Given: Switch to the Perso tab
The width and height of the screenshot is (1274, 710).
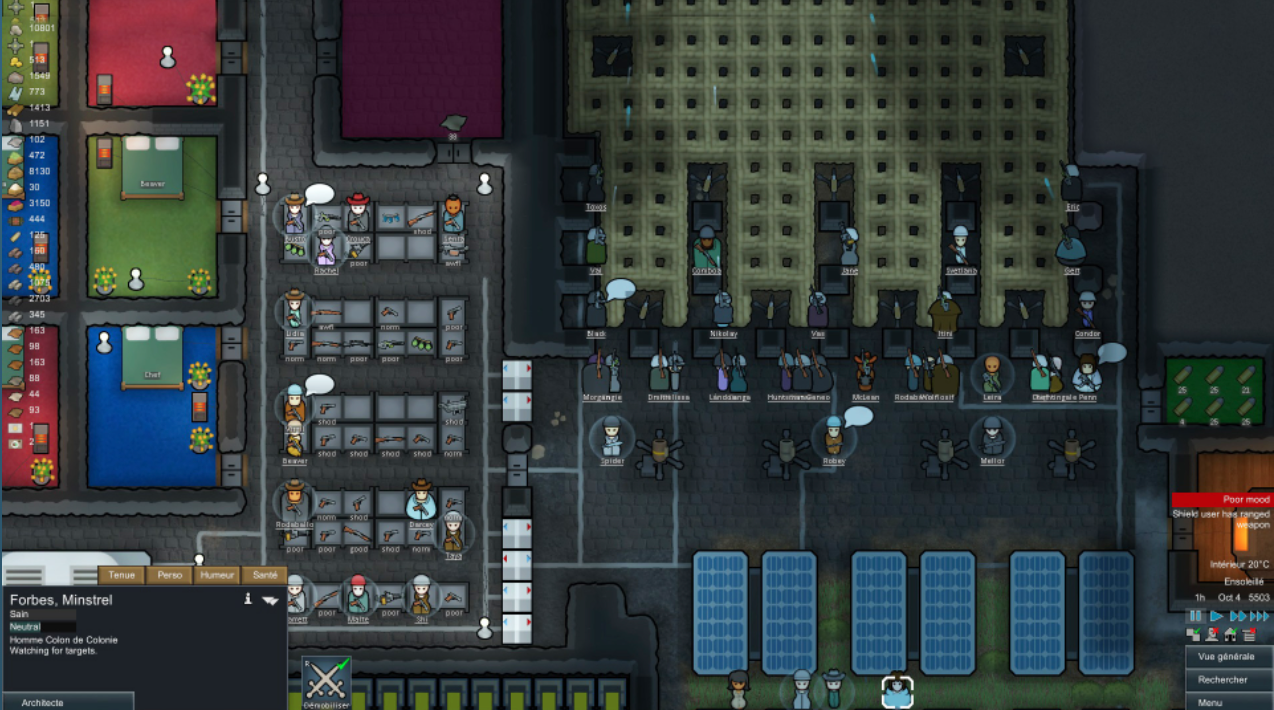Looking at the screenshot, I should (x=170, y=575).
